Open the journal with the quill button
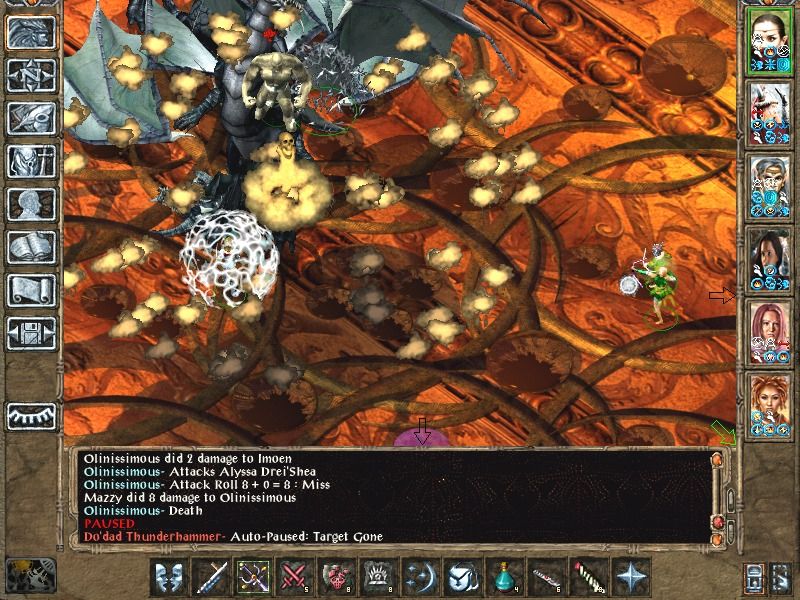This screenshot has height=600, width=800. coord(31,118)
